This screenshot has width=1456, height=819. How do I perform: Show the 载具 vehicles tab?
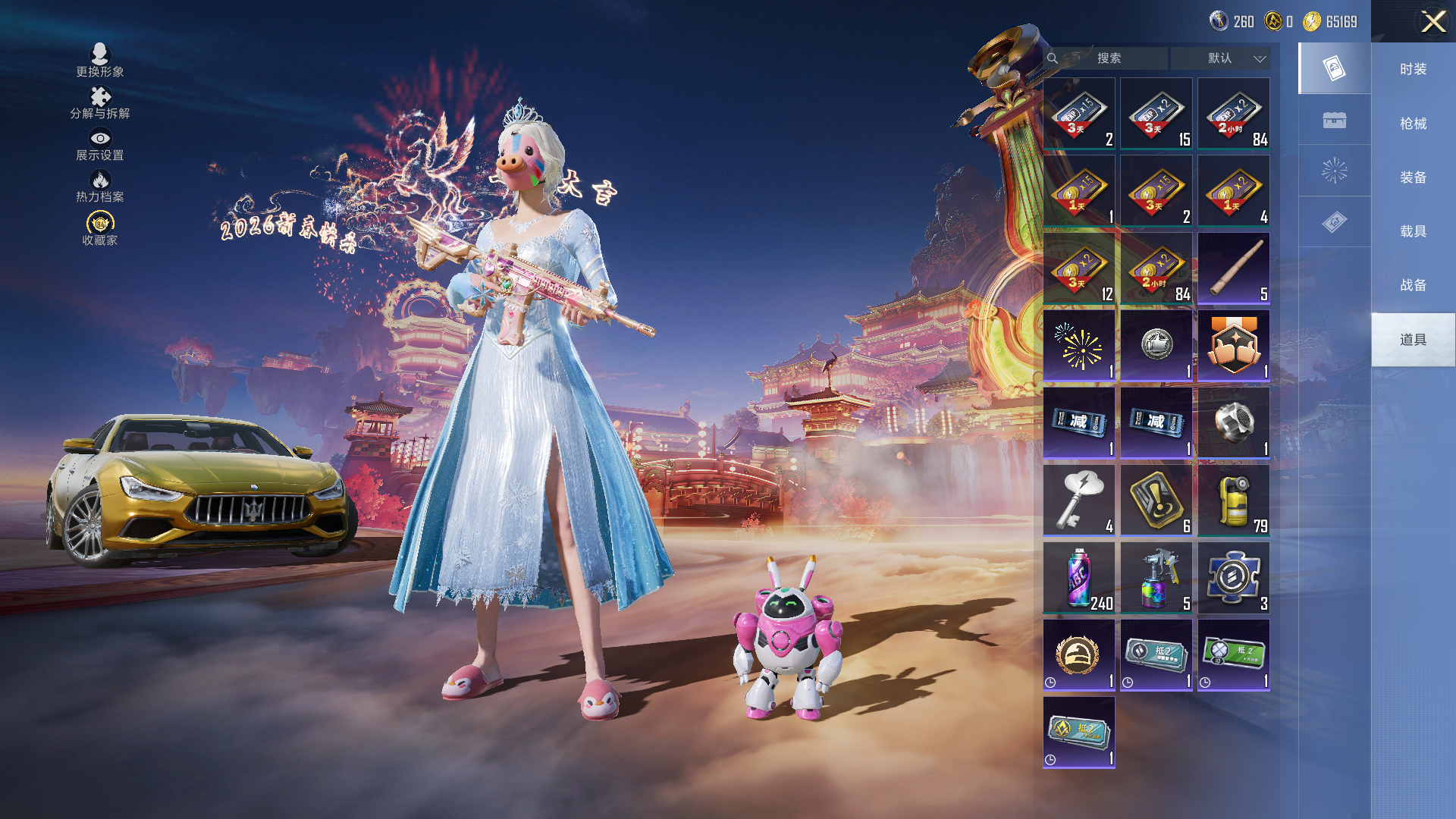pyautogui.click(x=1413, y=231)
